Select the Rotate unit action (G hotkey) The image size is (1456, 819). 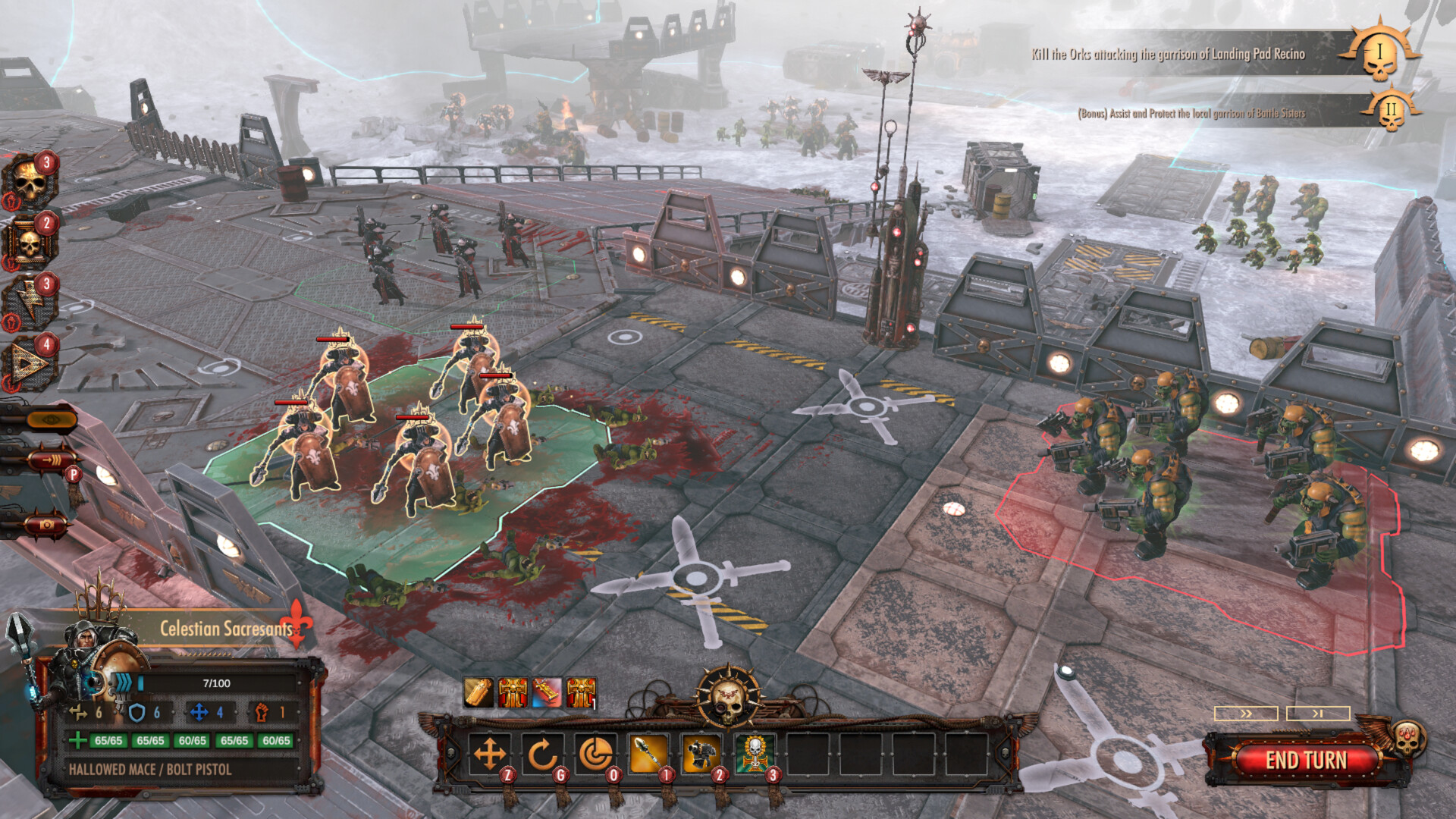coord(542,752)
